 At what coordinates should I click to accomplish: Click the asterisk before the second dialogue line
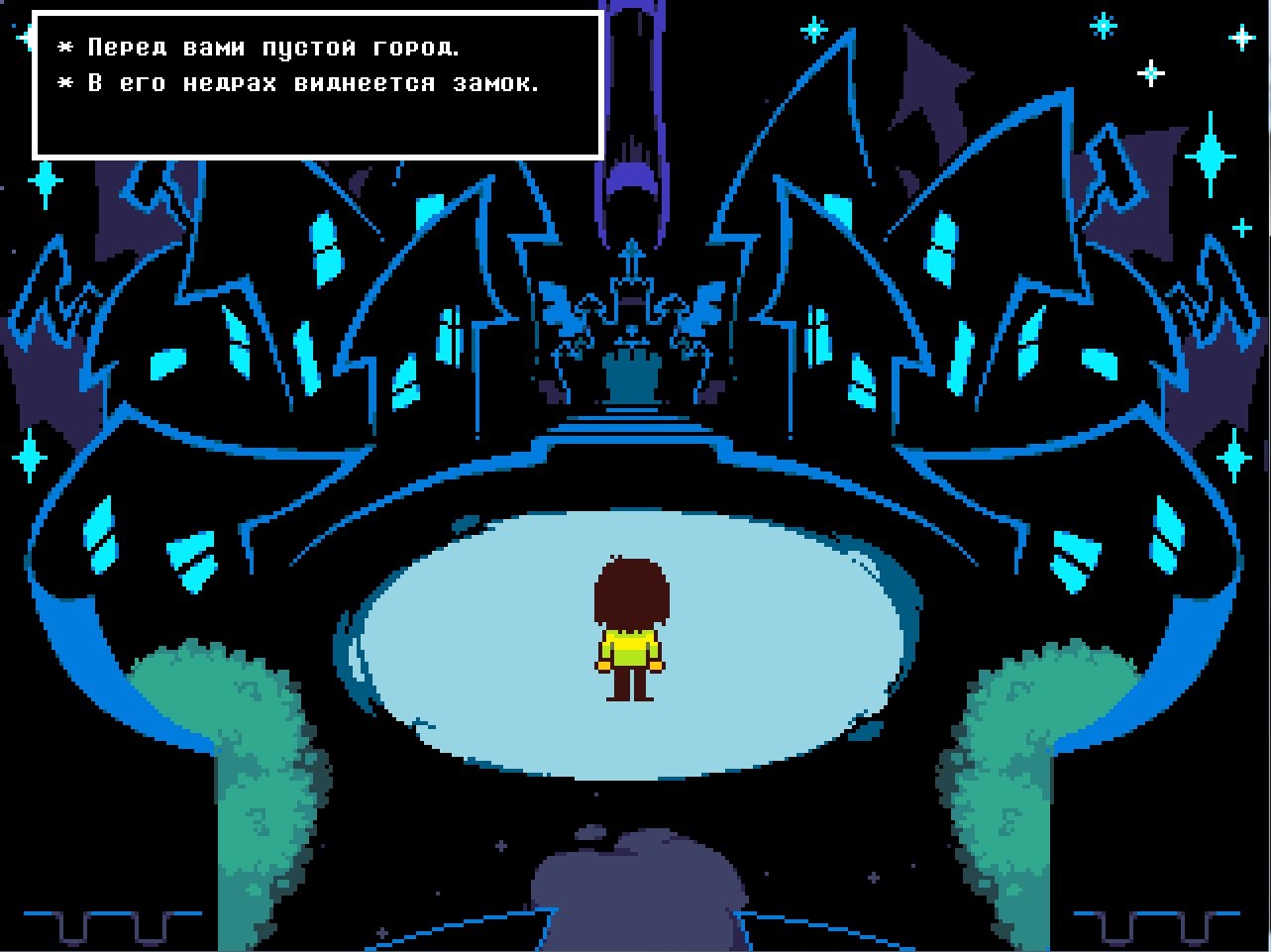click(x=64, y=83)
